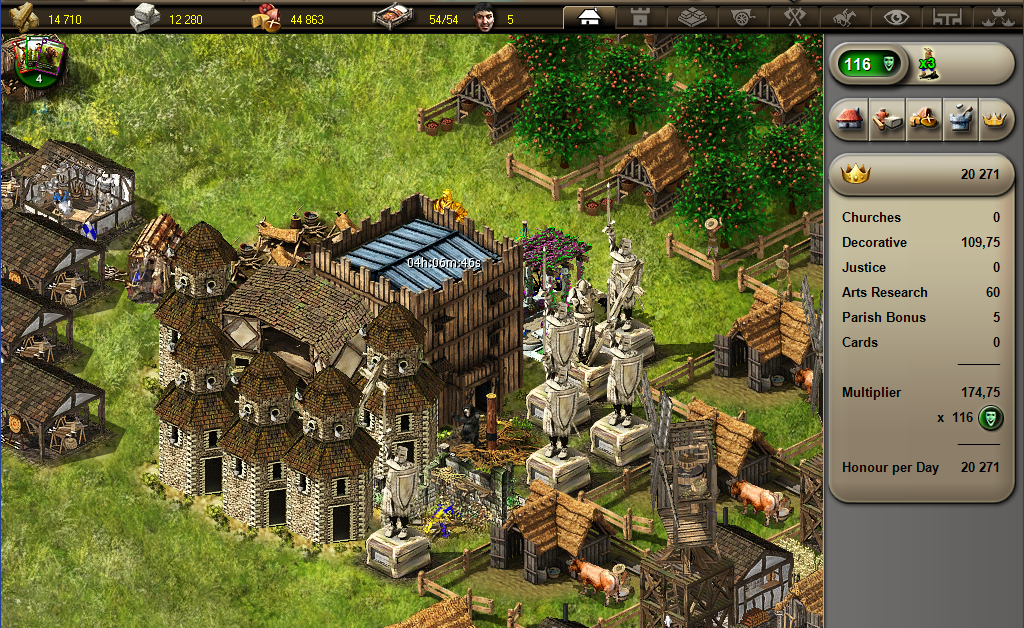
Task: Switch to the village house tab
Action: pos(590,17)
